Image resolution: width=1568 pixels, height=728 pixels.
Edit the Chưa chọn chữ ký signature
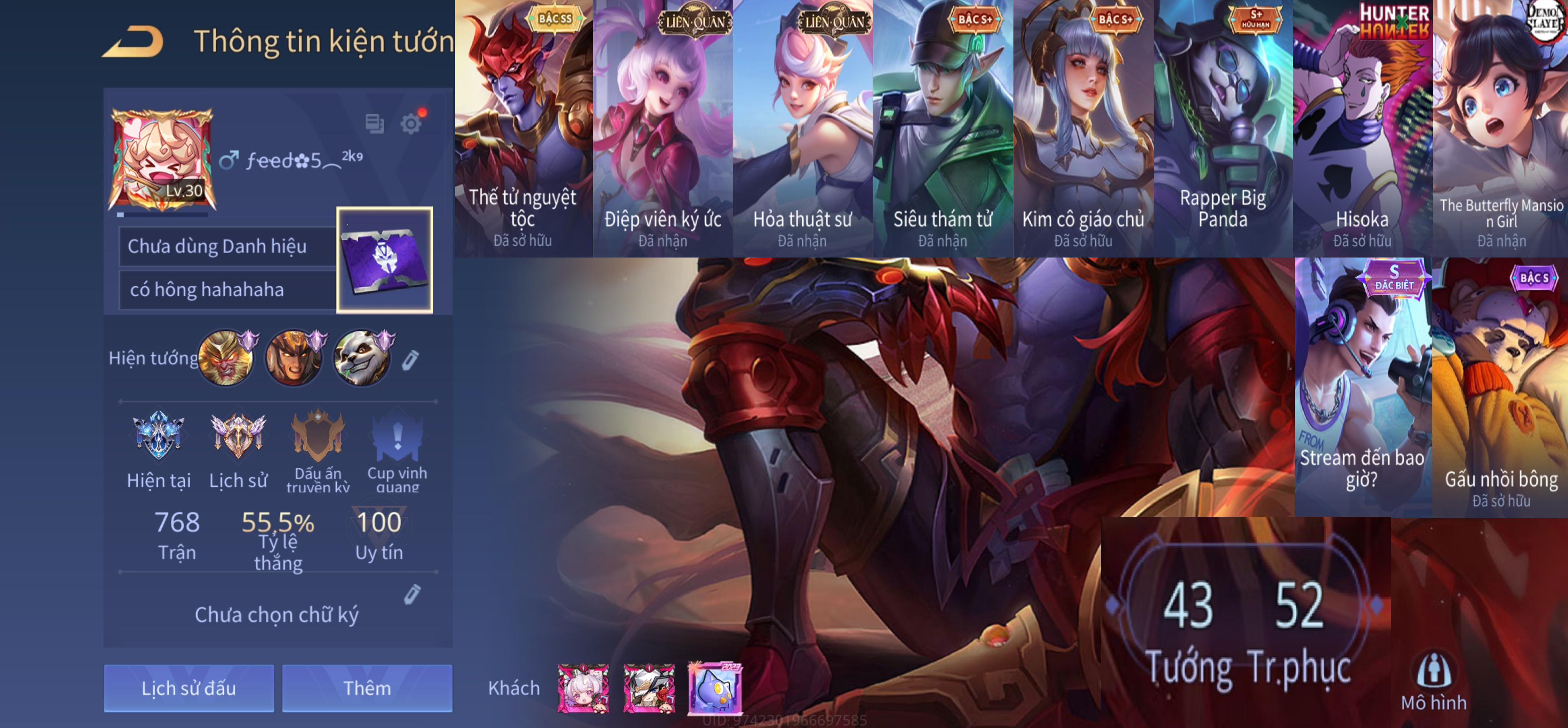412,594
